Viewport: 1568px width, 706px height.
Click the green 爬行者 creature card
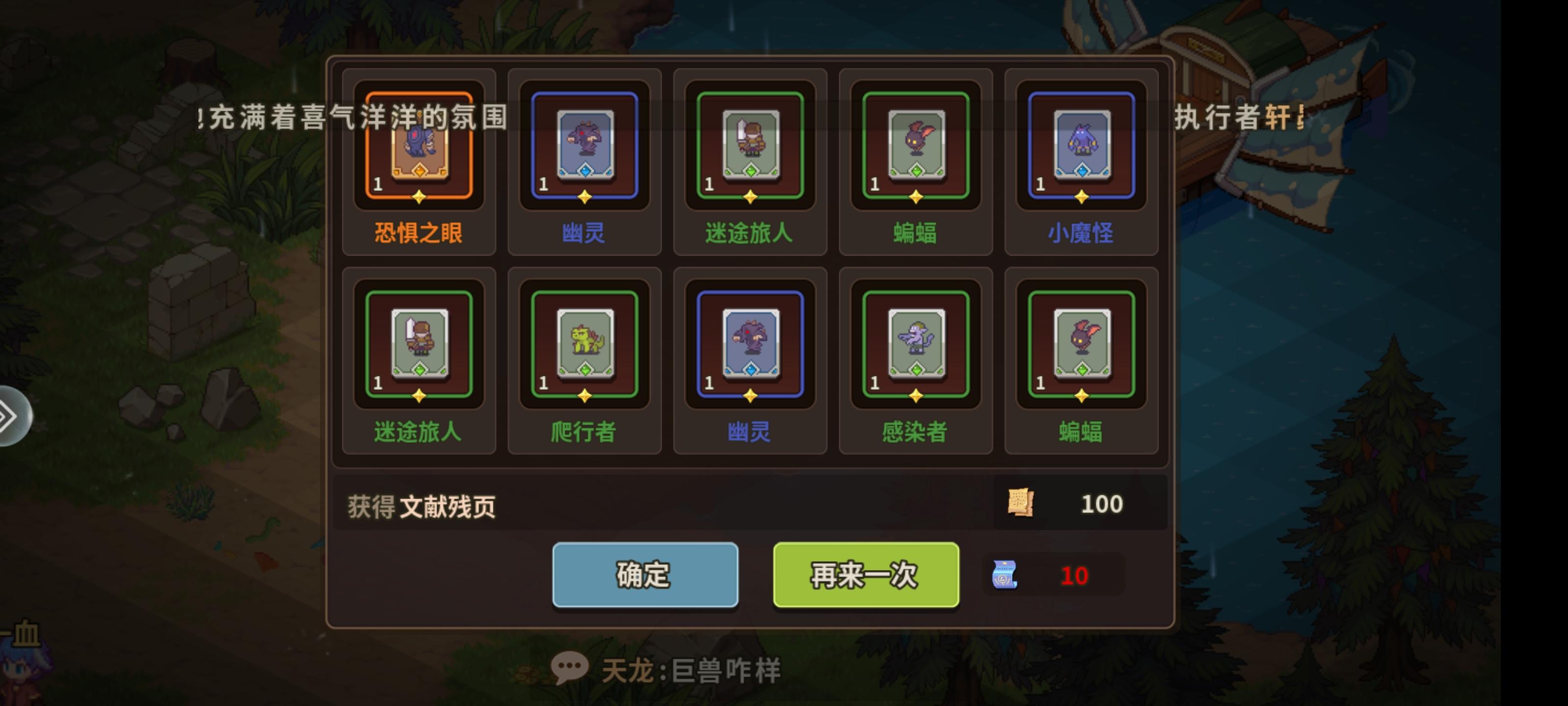[585, 344]
